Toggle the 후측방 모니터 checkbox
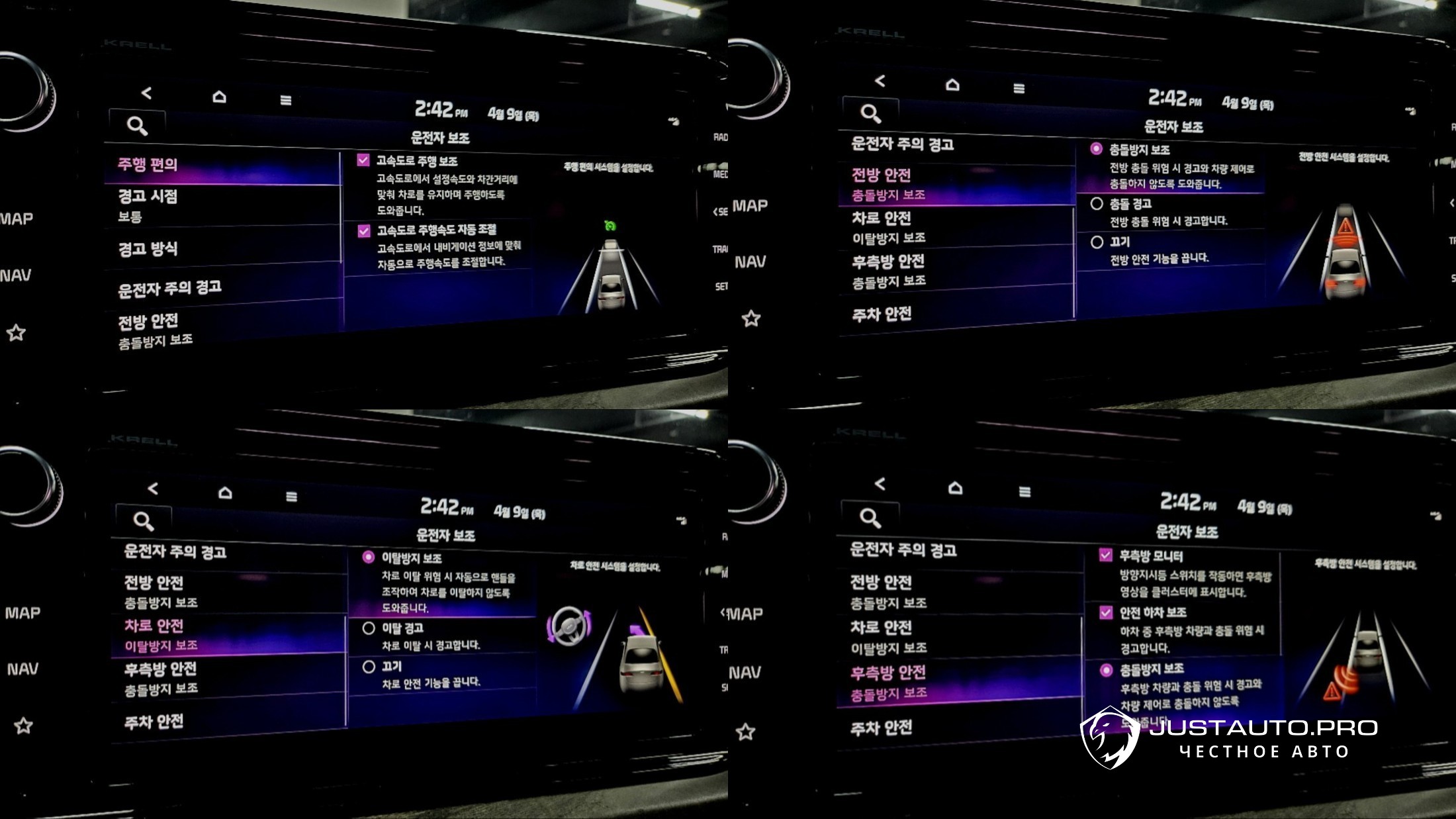 [x=1105, y=555]
